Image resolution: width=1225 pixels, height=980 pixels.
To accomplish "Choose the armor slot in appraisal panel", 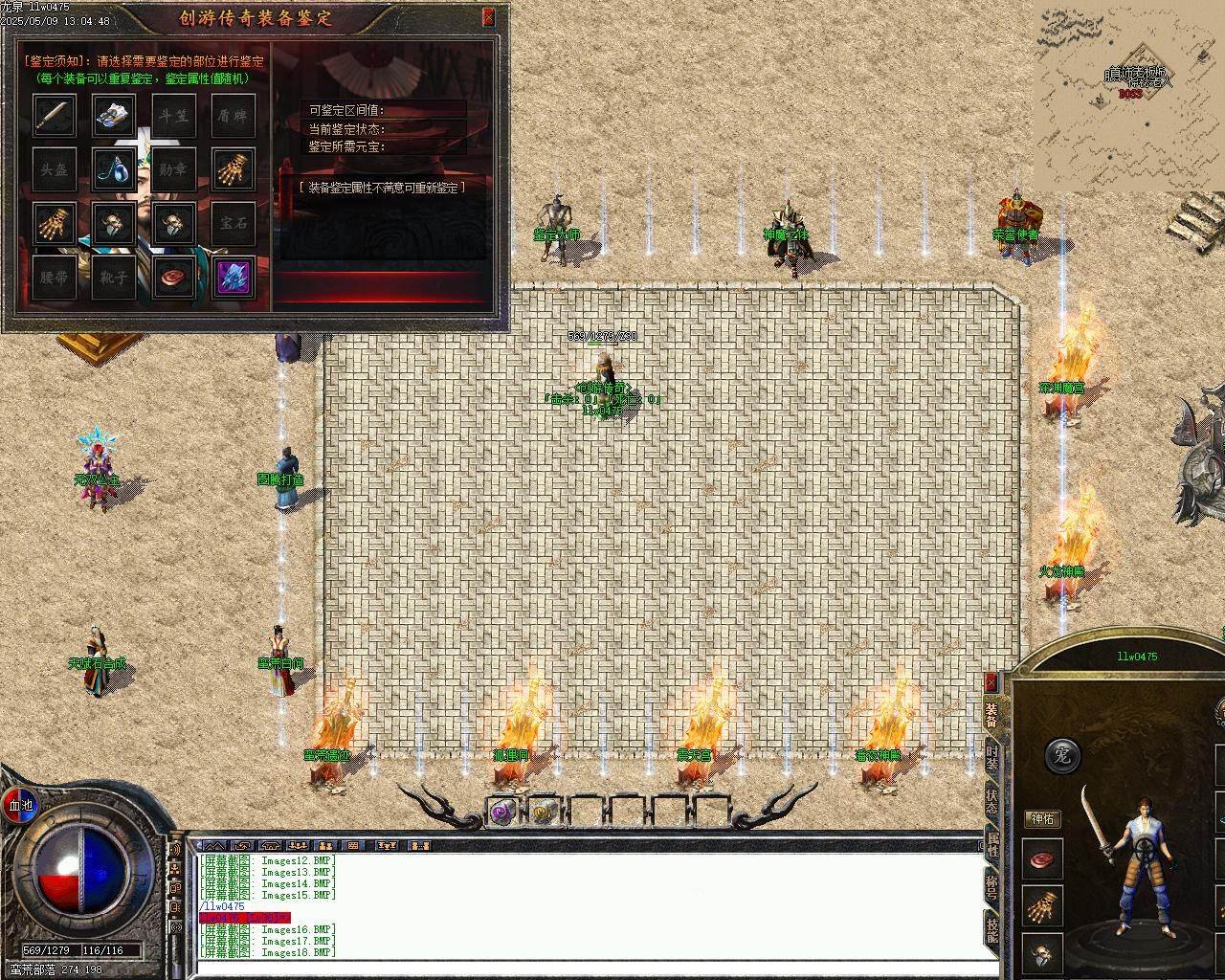I will [114, 115].
